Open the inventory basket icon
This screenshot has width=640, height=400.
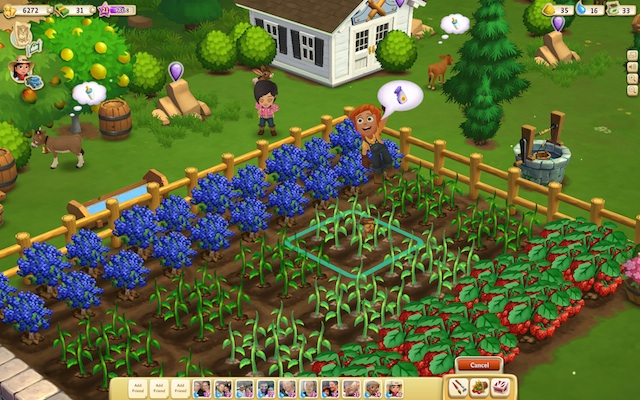pos(479,386)
